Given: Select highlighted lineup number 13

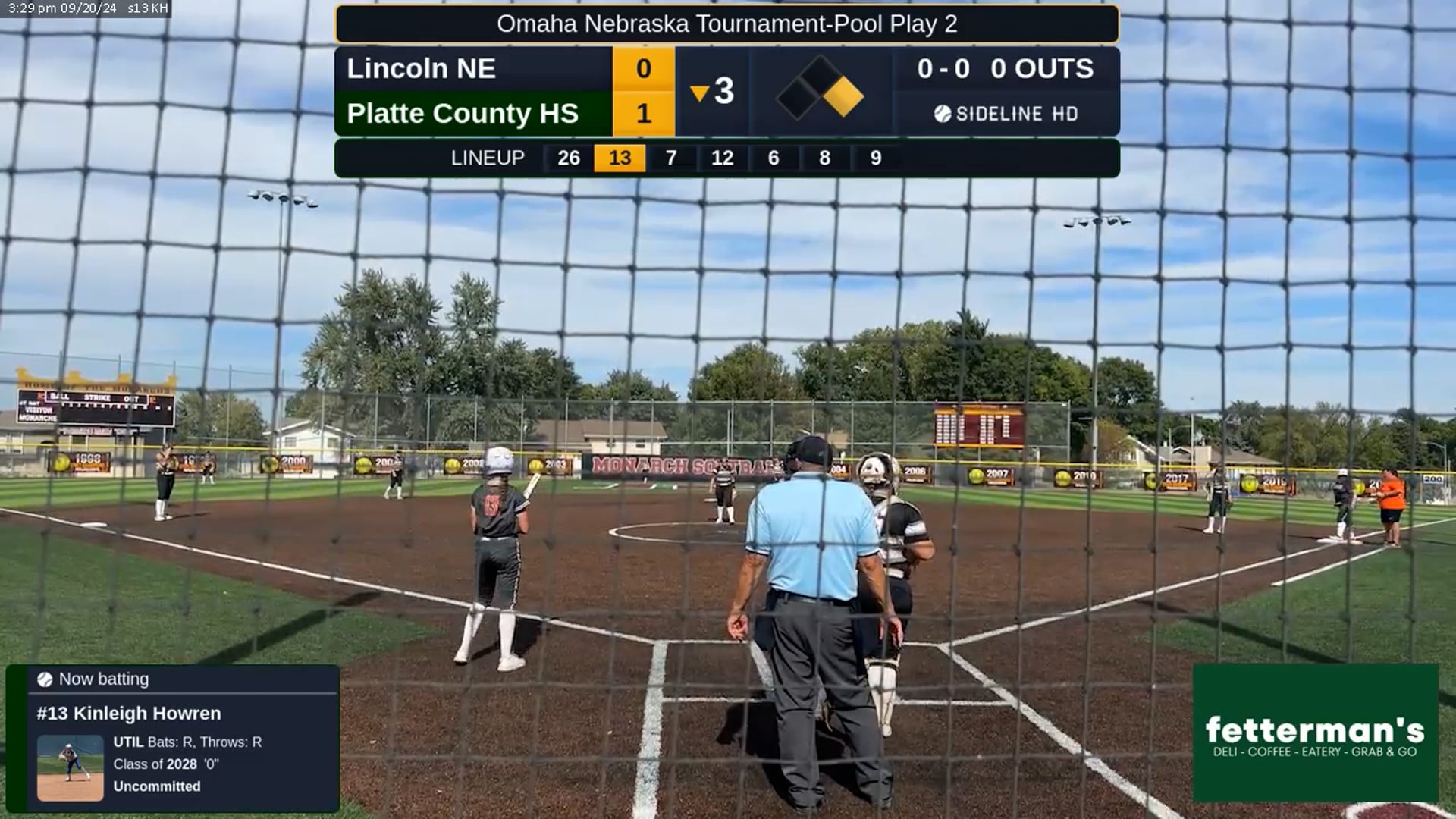Looking at the screenshot, I should tap(620, 158).
